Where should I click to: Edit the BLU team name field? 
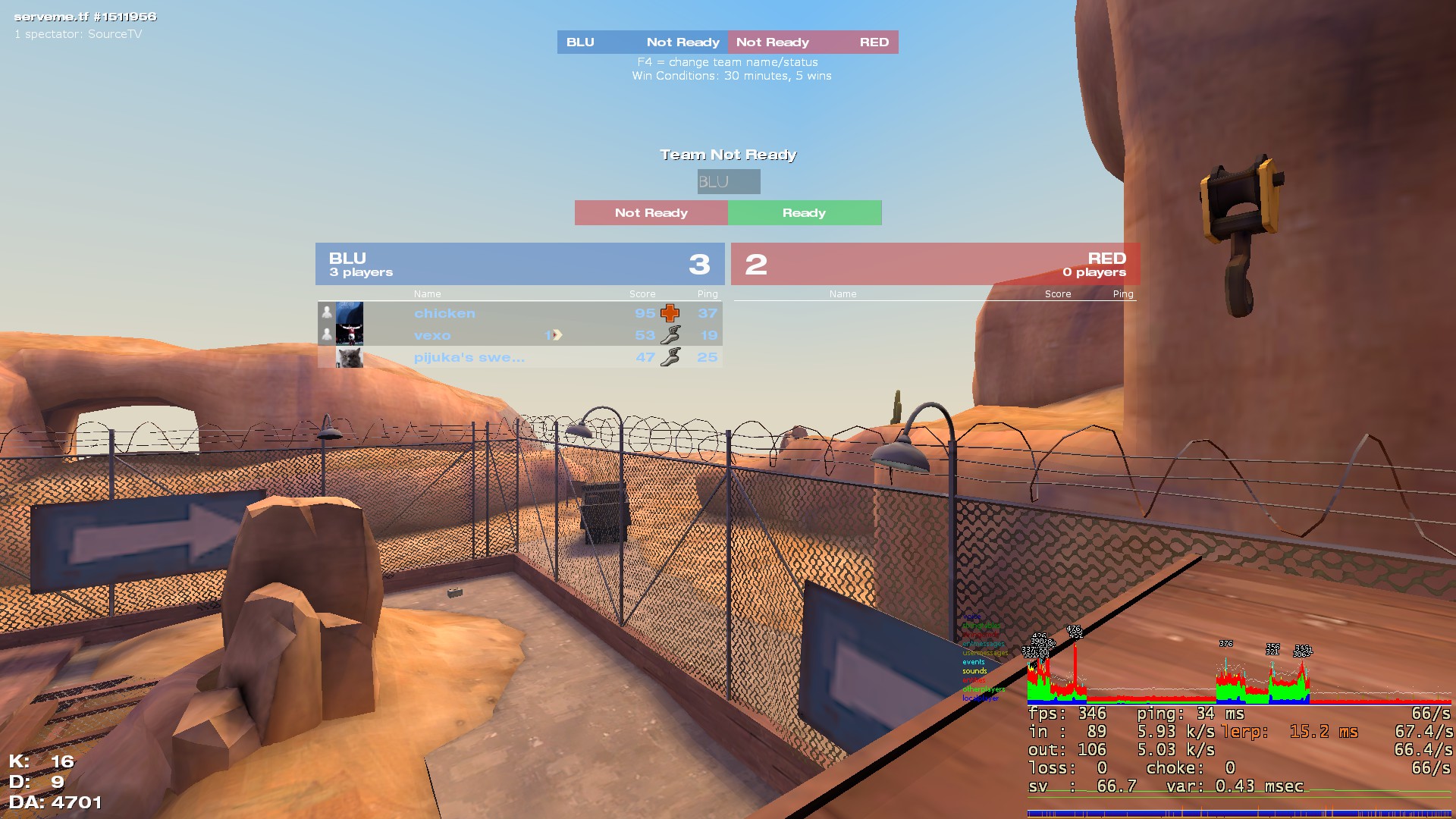728,182
